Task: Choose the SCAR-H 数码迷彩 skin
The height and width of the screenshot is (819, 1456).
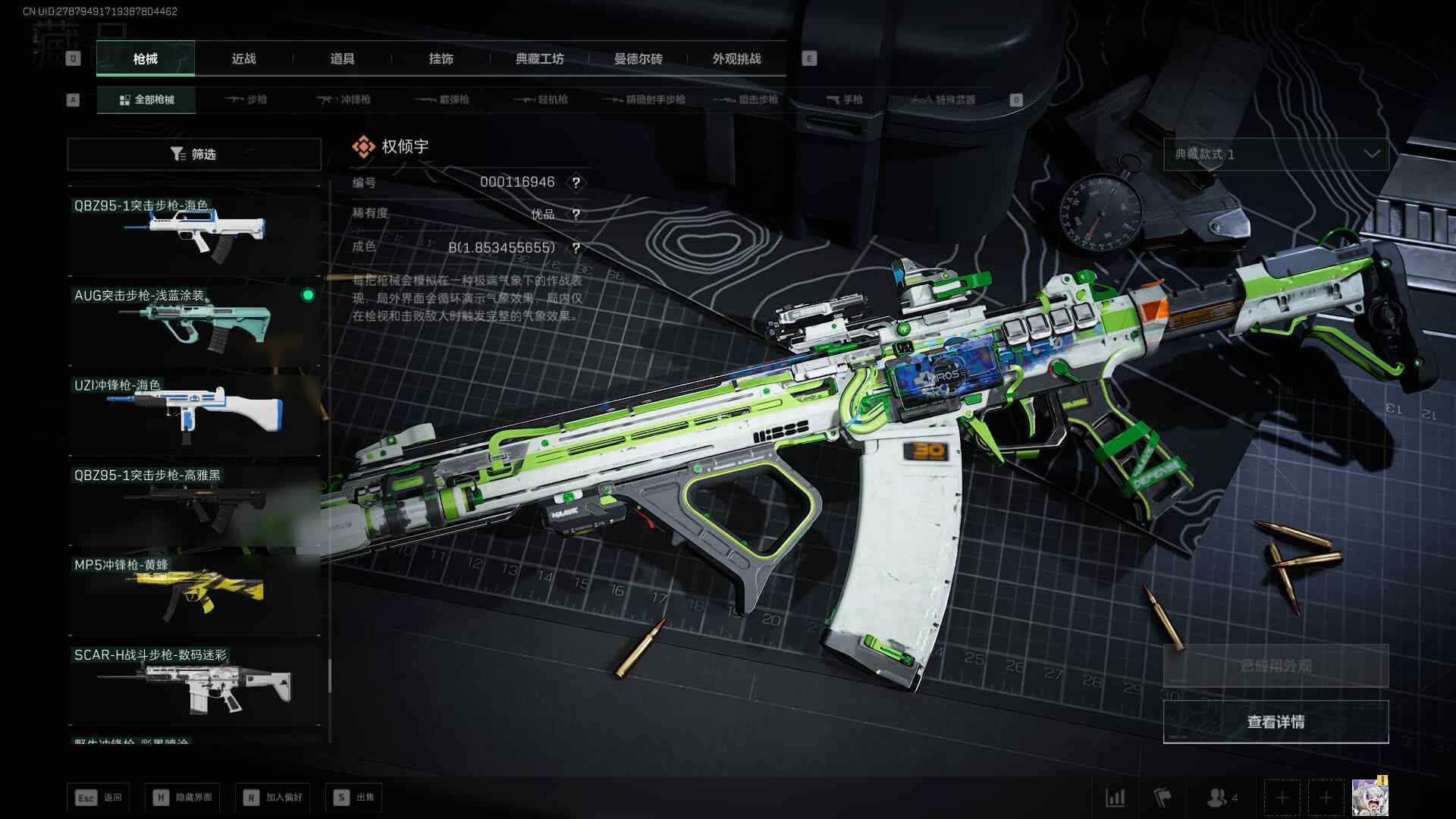Action: pyautogui.click(x=194, y=682)
